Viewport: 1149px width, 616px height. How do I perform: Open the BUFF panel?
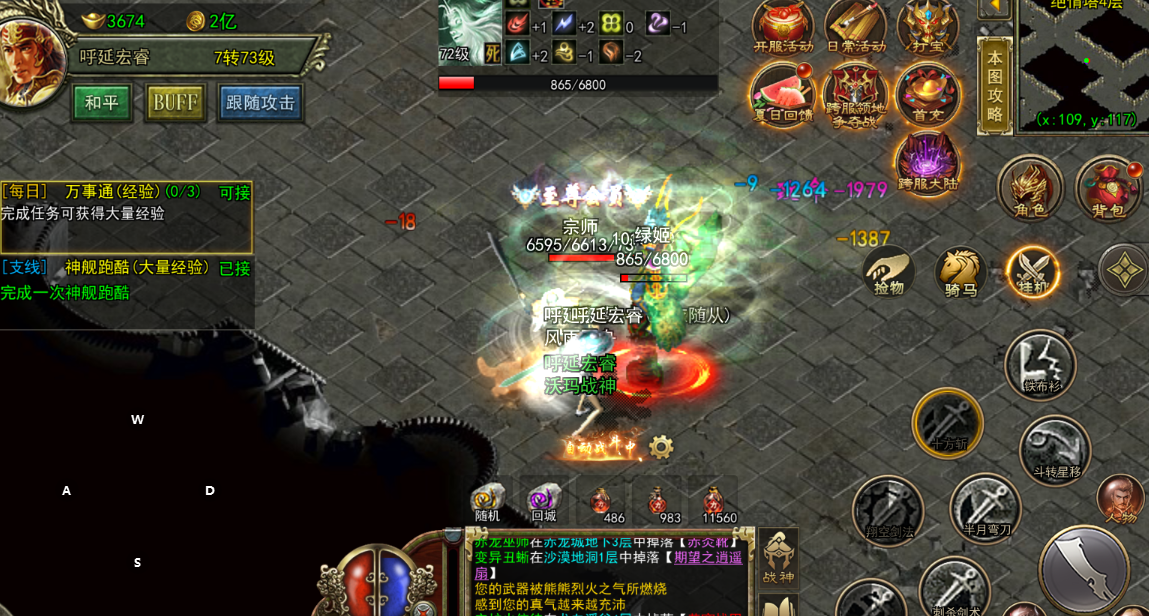click(175, 103)
